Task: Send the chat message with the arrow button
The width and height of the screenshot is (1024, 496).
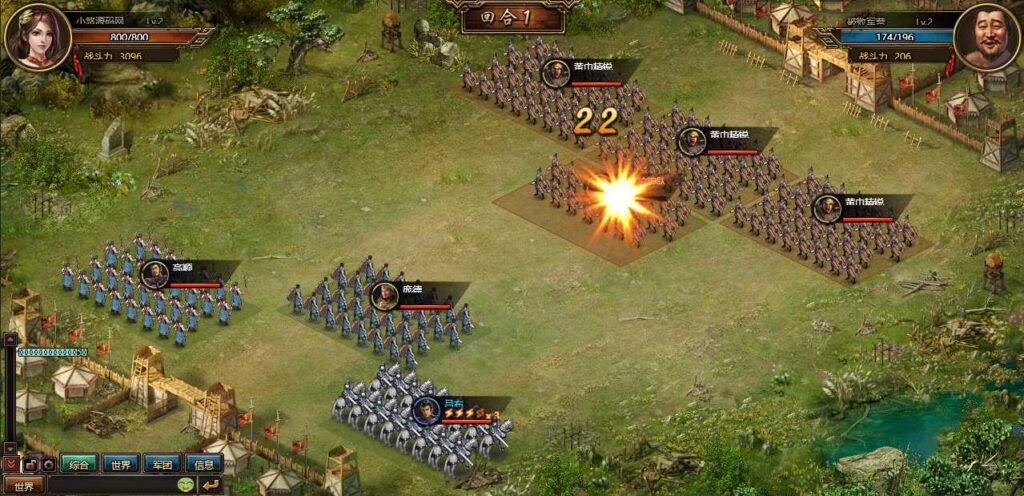Action: (211, 486)
